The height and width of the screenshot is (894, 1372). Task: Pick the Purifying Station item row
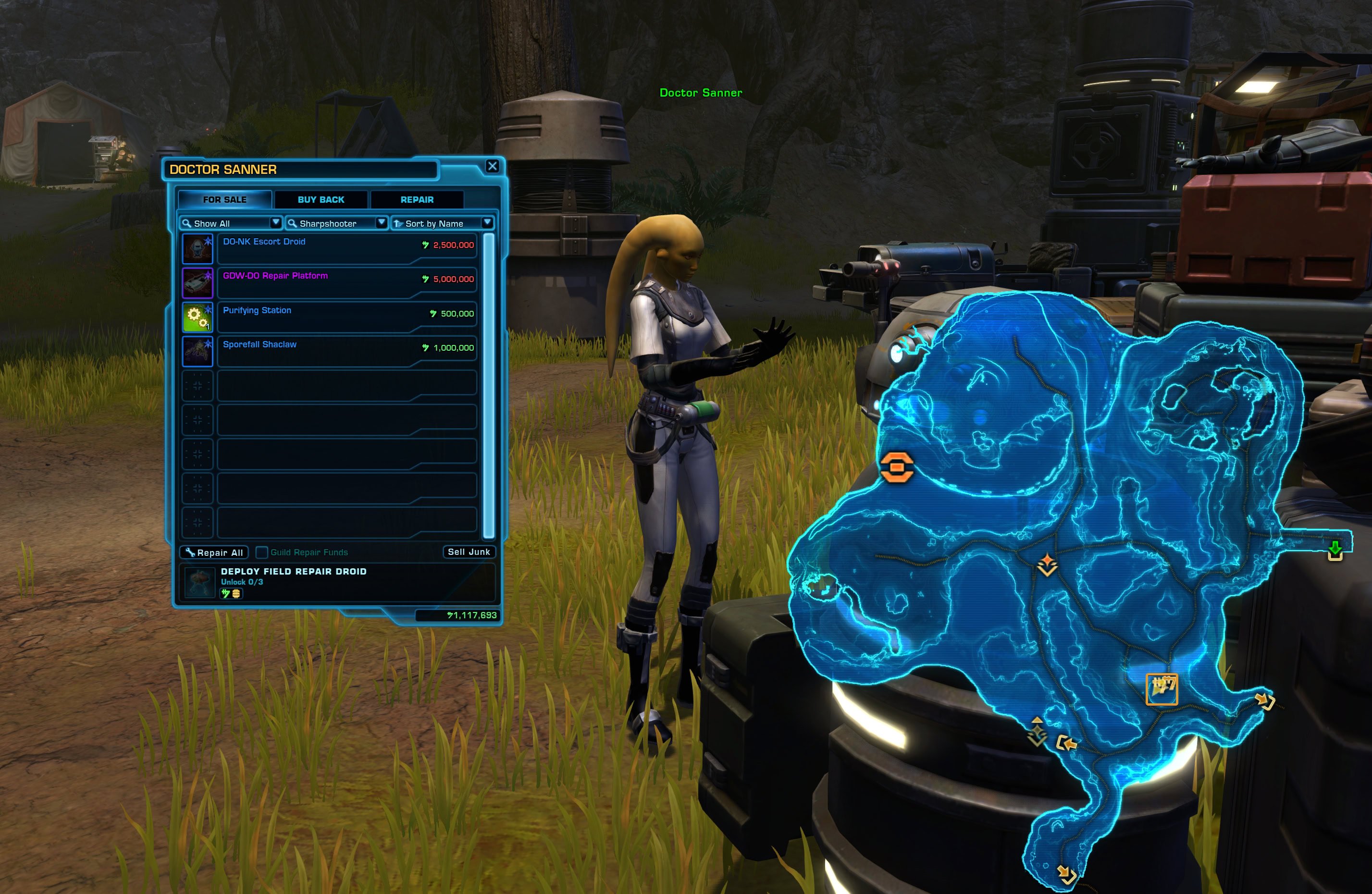(x=346, y=317)
